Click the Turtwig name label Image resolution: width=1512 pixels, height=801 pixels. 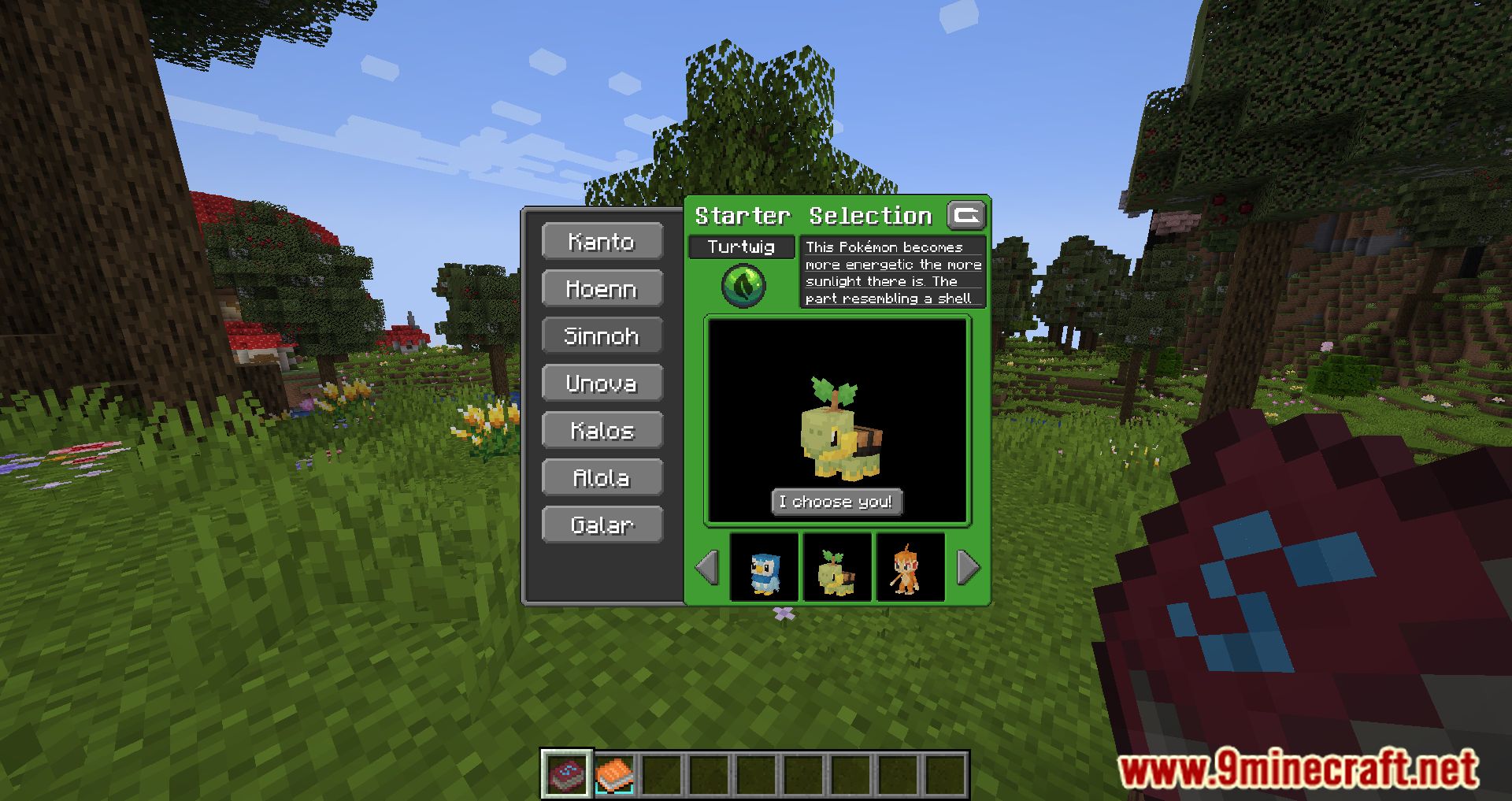pyautogui.click(x=741, y=247)
